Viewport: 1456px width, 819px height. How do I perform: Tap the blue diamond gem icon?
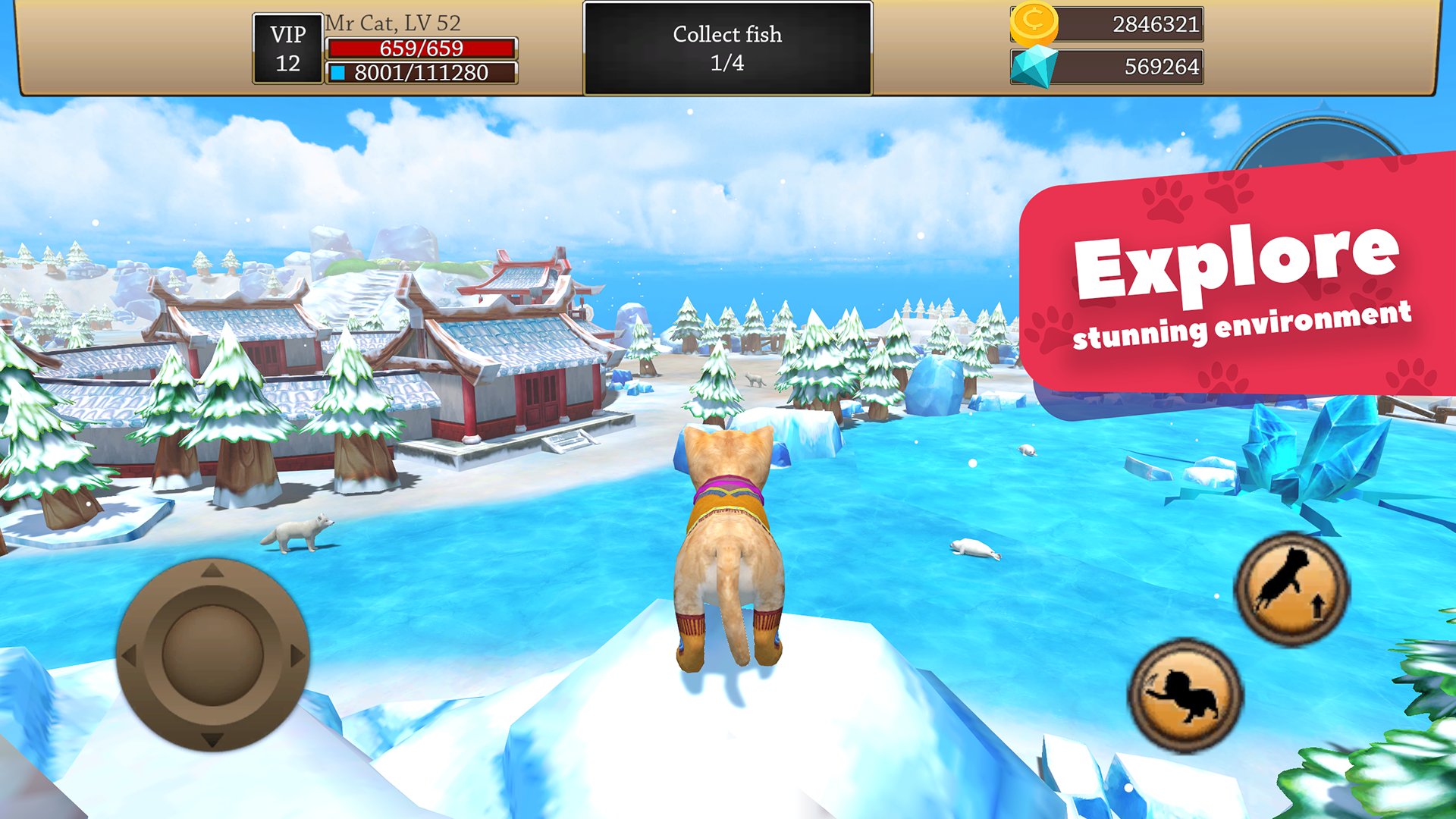pos(1034,67)
